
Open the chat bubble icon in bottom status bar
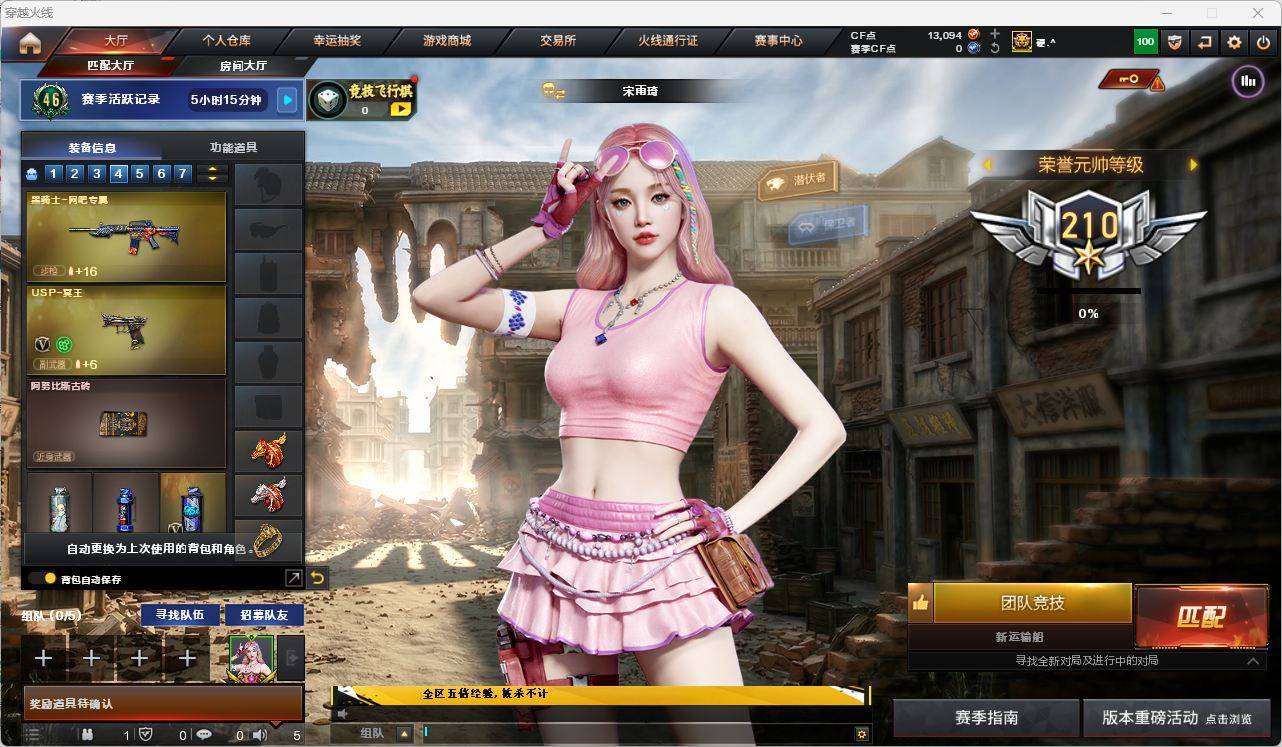pyautogui.click(x=204, y=734)
